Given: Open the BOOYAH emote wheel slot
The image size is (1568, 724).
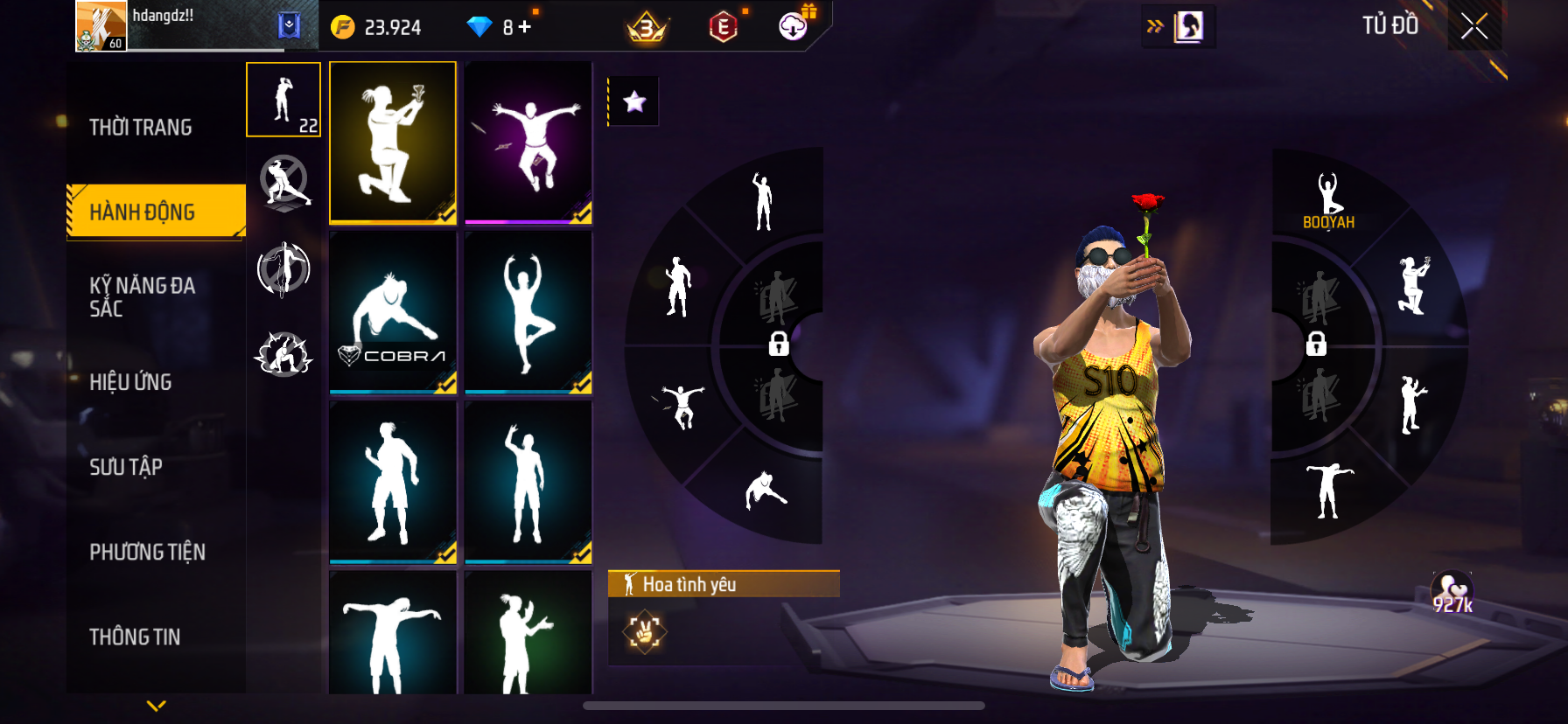Looking at the screenshot, I should pyautogui.click(x=1328, y=201).
